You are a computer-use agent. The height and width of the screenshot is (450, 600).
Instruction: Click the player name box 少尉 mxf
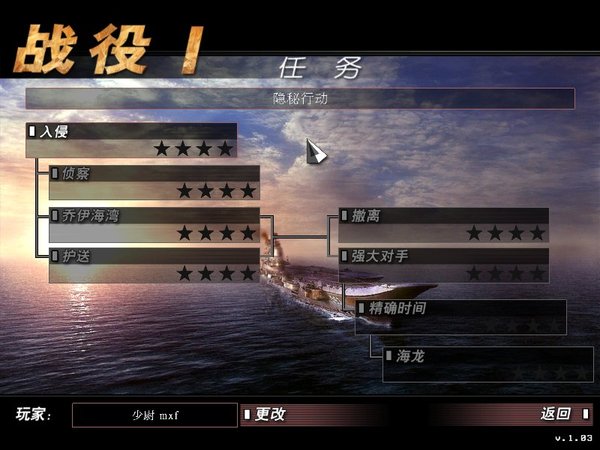[155, 414]
